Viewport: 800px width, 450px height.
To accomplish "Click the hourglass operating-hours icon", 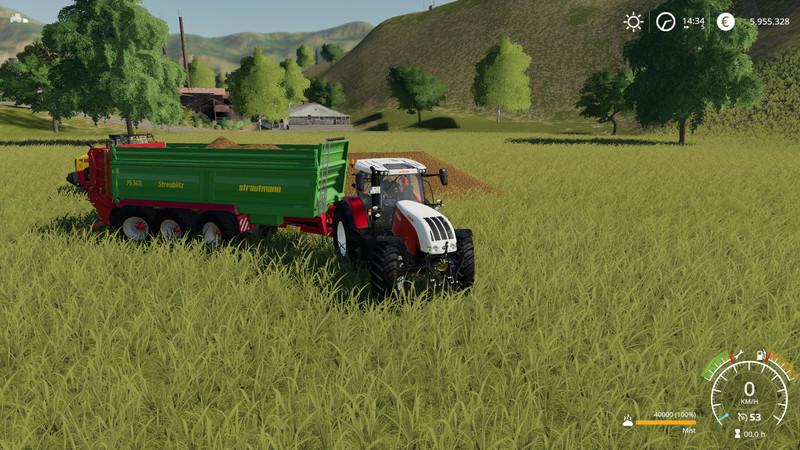I will point(738,434).
